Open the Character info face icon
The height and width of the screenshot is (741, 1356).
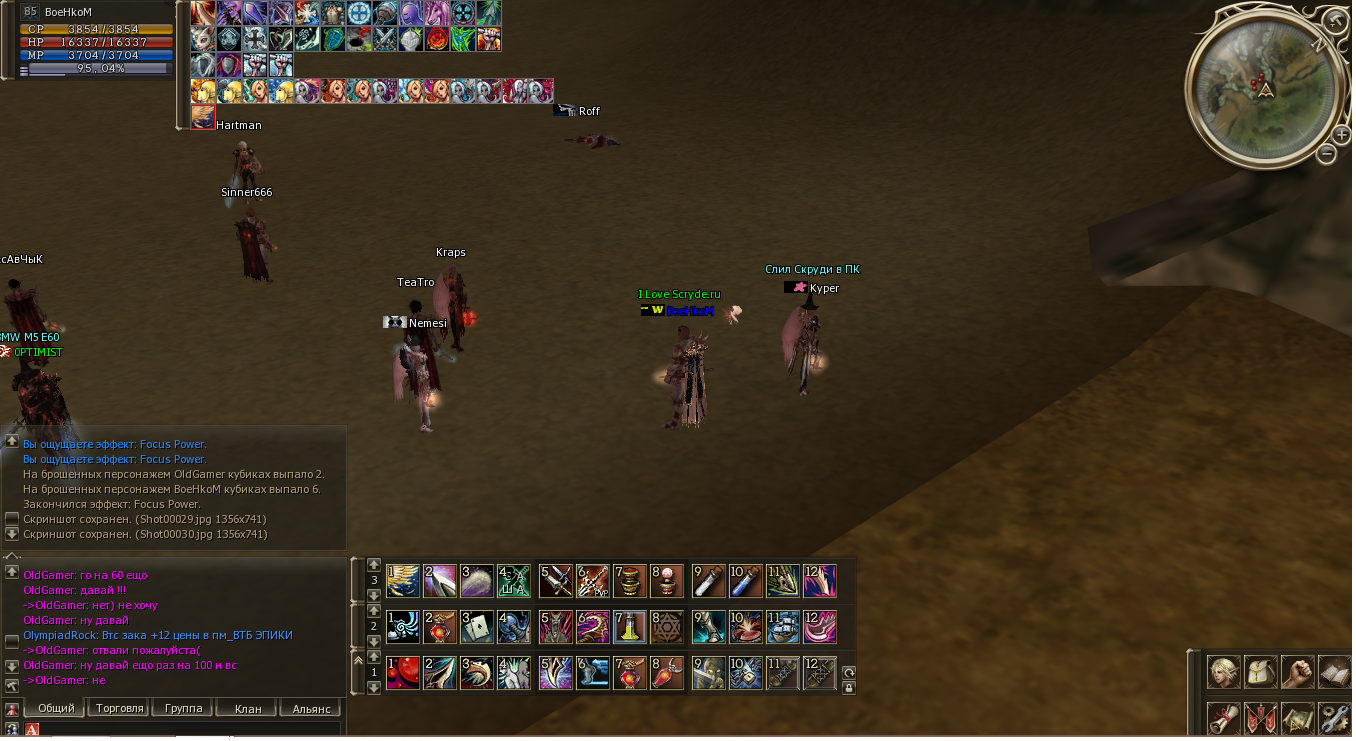pyautogui.click(x=1224, y=671)
